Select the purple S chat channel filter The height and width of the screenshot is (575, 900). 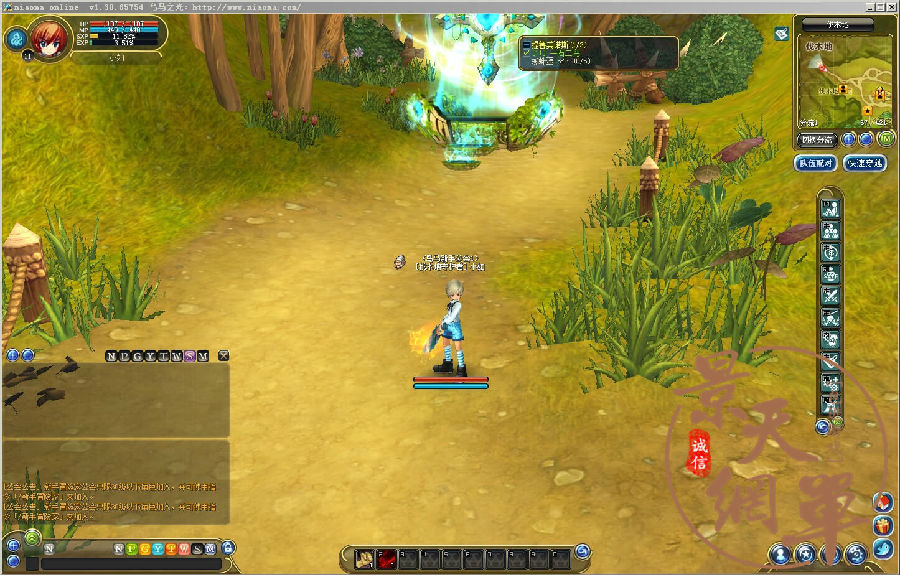pyautogui.click(x=190, y=355)
